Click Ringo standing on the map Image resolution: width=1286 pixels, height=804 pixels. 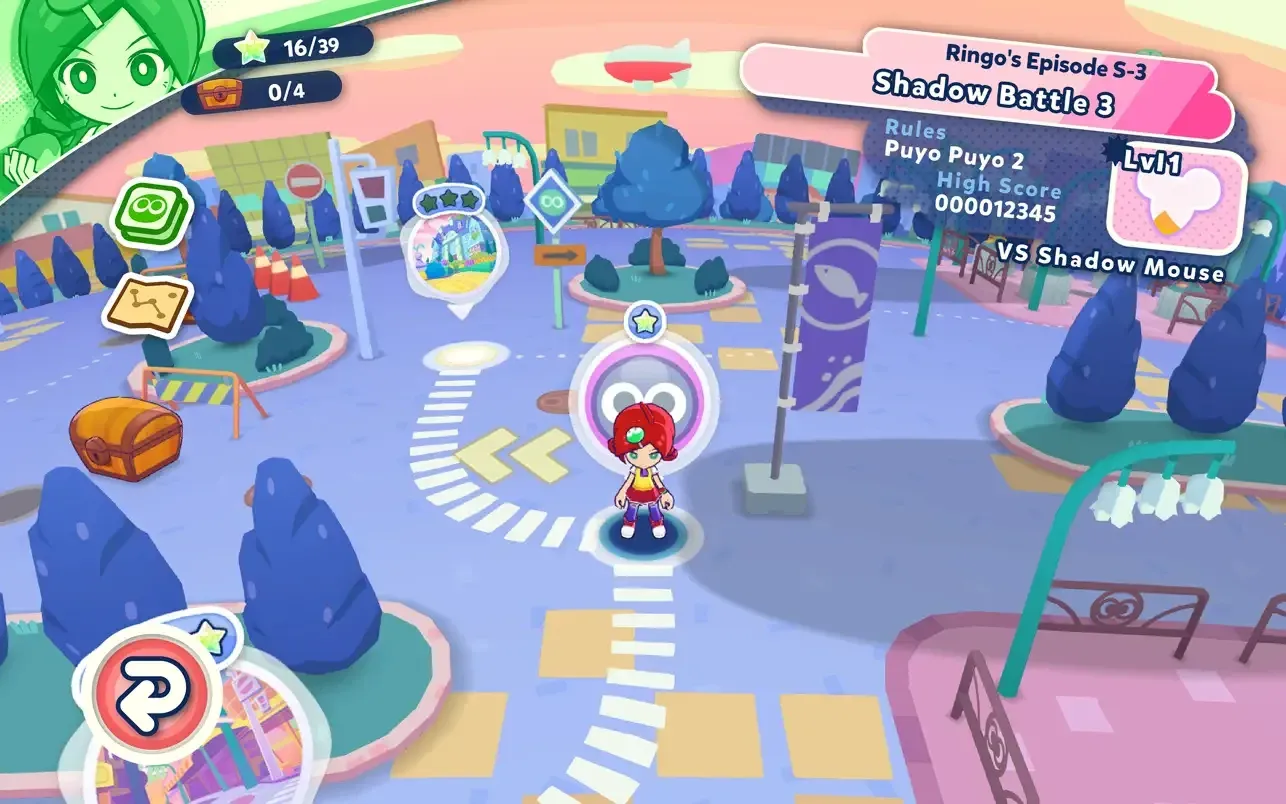tap(645, 480)
